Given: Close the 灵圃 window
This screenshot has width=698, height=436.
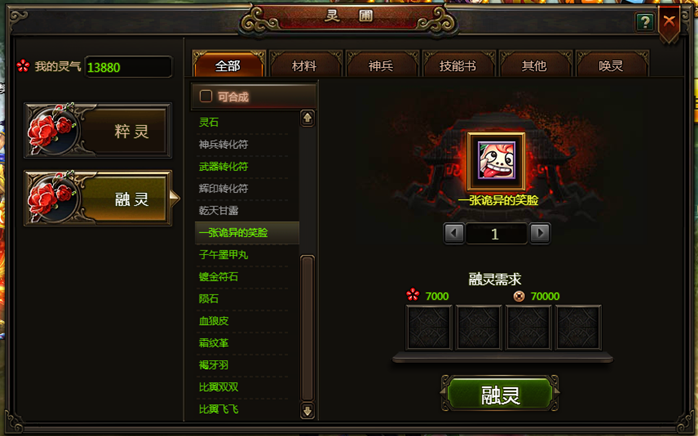Looking at the screenshot, I should 669,21.
